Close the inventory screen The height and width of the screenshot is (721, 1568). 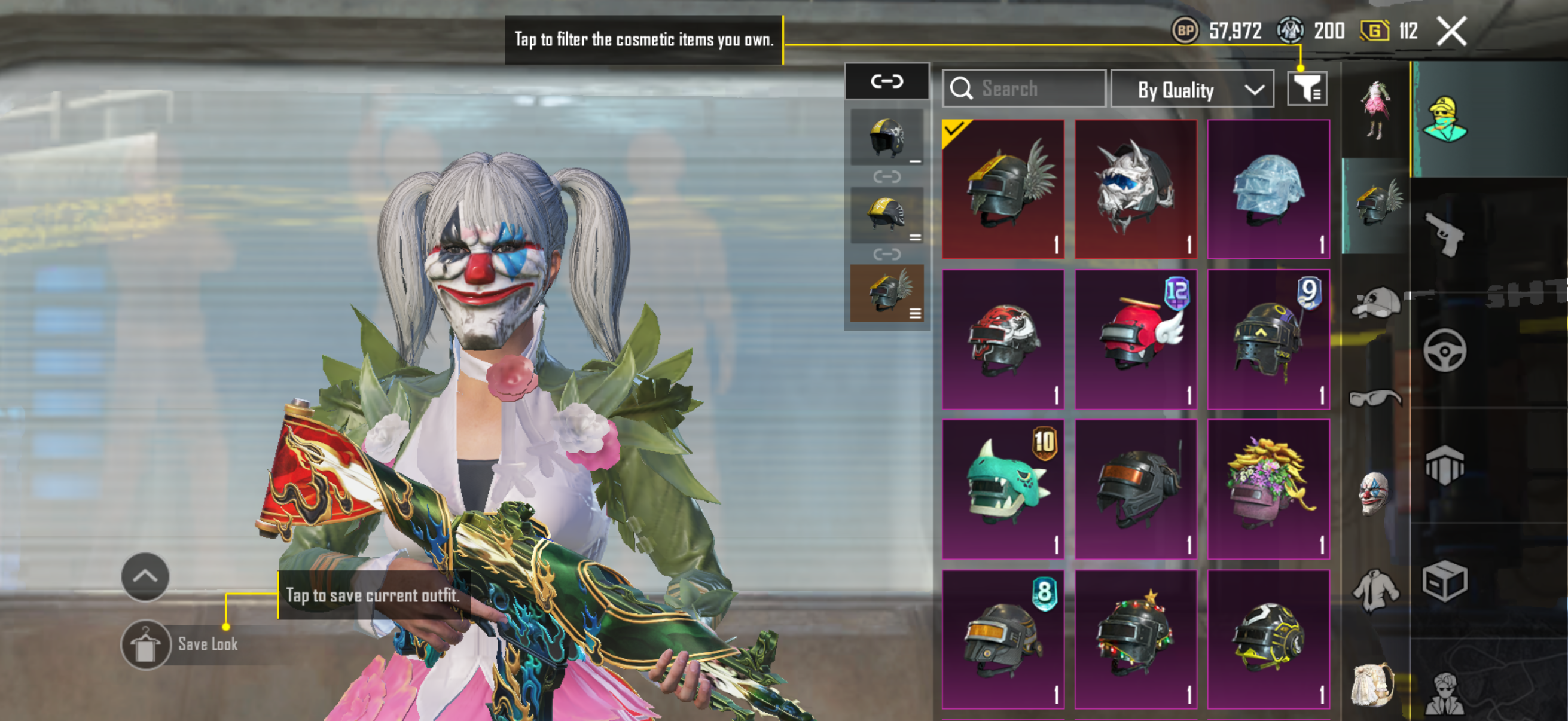point(1451,31)
